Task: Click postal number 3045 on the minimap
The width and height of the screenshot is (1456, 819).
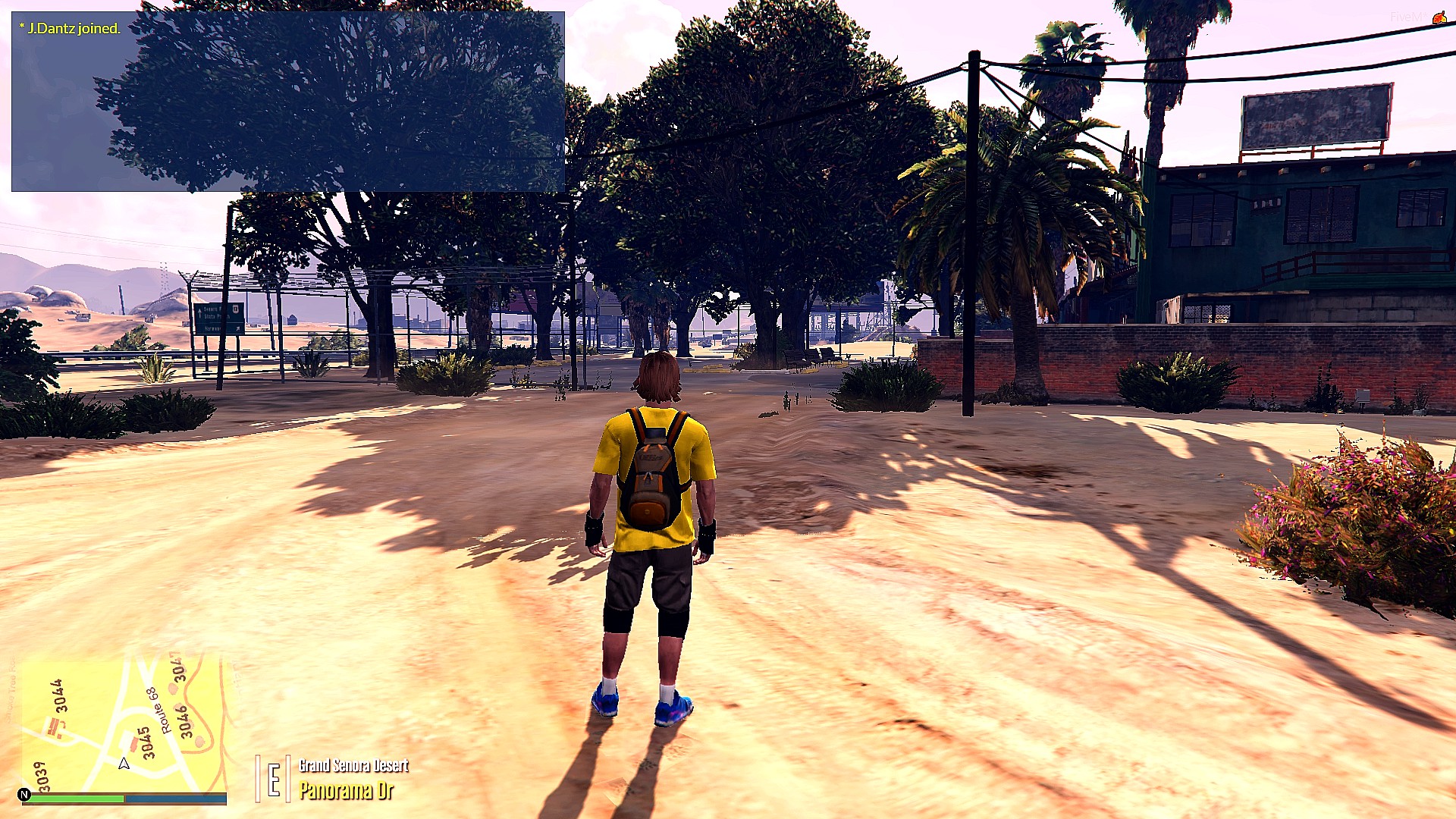Action: (x=149, y=743)
